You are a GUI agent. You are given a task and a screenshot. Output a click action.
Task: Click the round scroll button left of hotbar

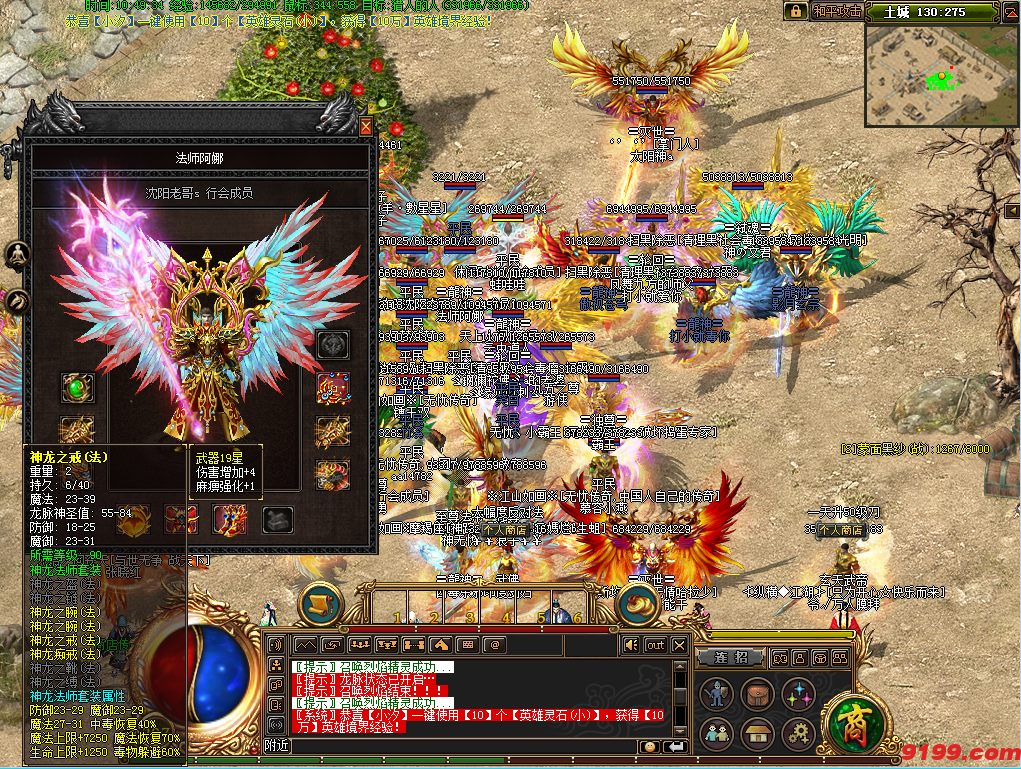[320, 601]
